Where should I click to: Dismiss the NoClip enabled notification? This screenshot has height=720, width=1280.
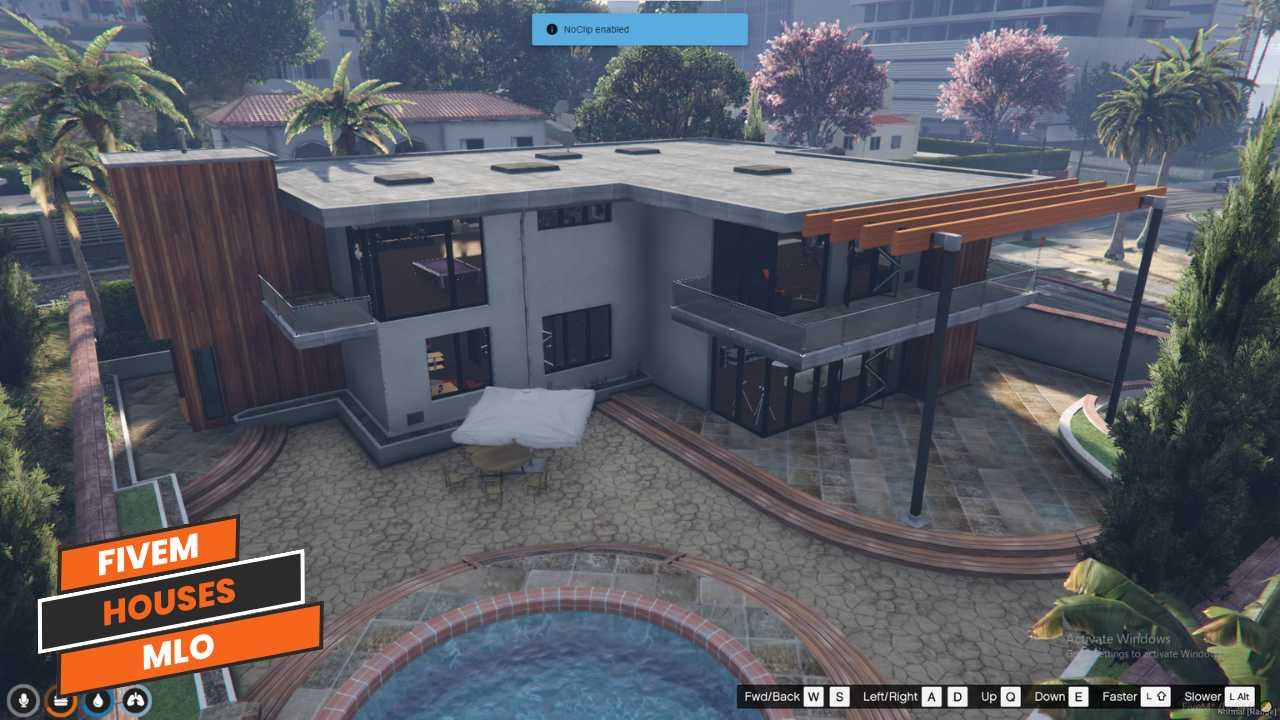[639, 30]
